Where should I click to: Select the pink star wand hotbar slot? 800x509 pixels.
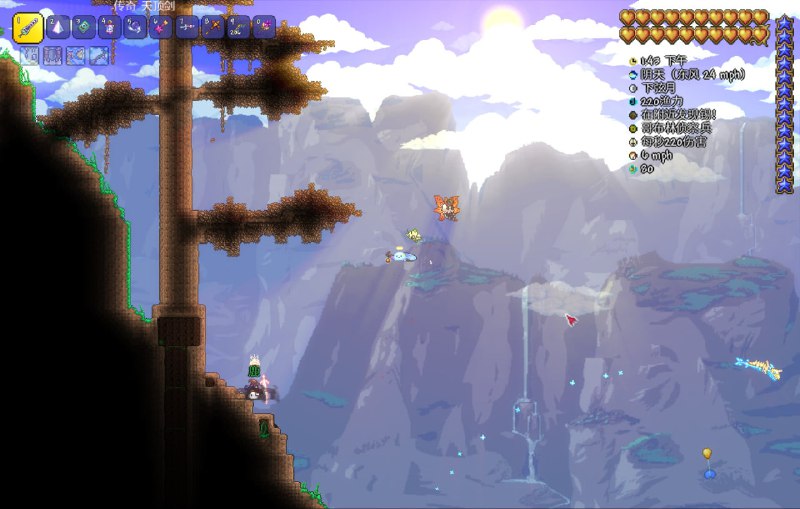(161, 27)
